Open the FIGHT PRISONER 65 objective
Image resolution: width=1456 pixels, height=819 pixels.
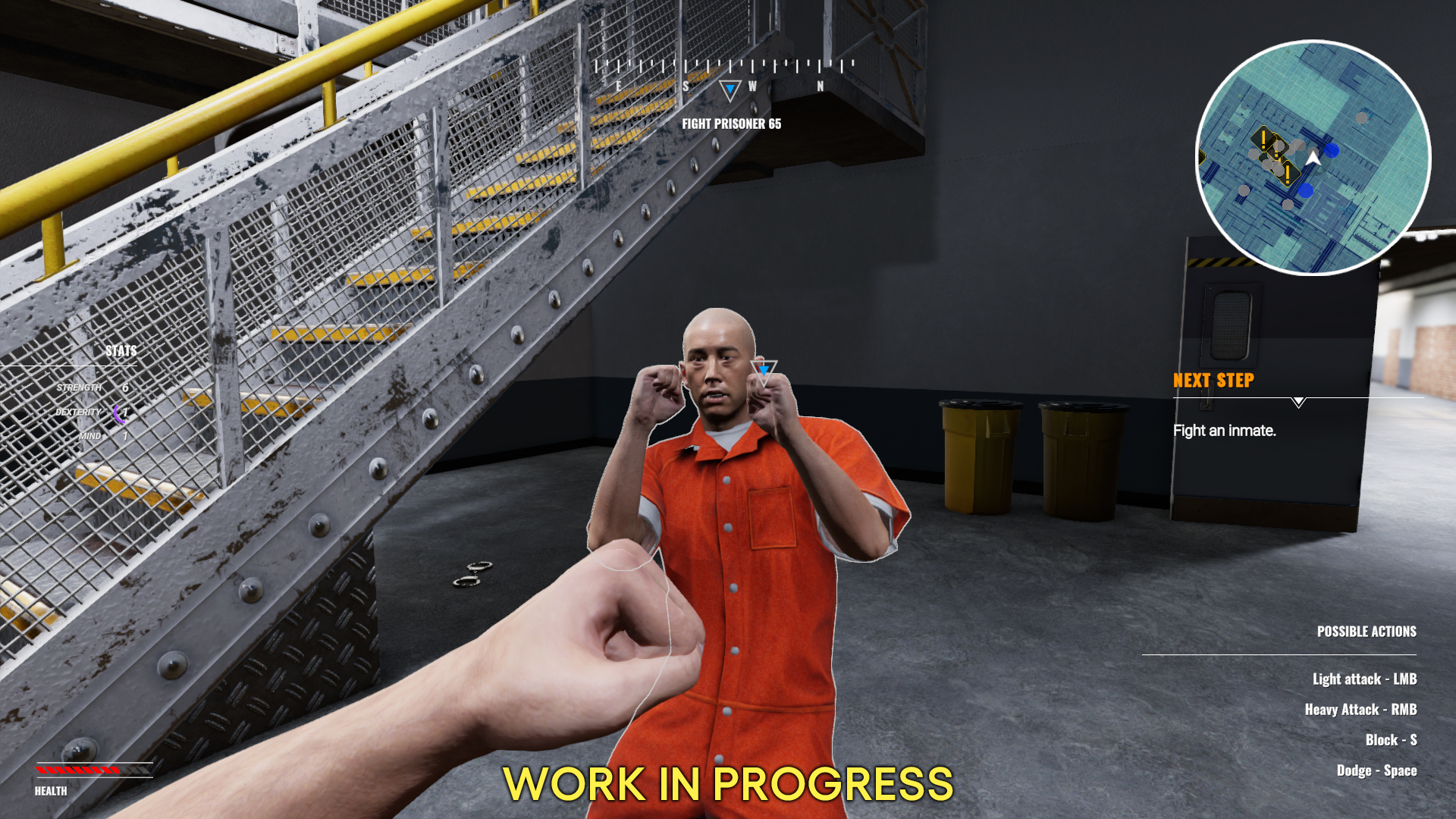pos(733,126)
